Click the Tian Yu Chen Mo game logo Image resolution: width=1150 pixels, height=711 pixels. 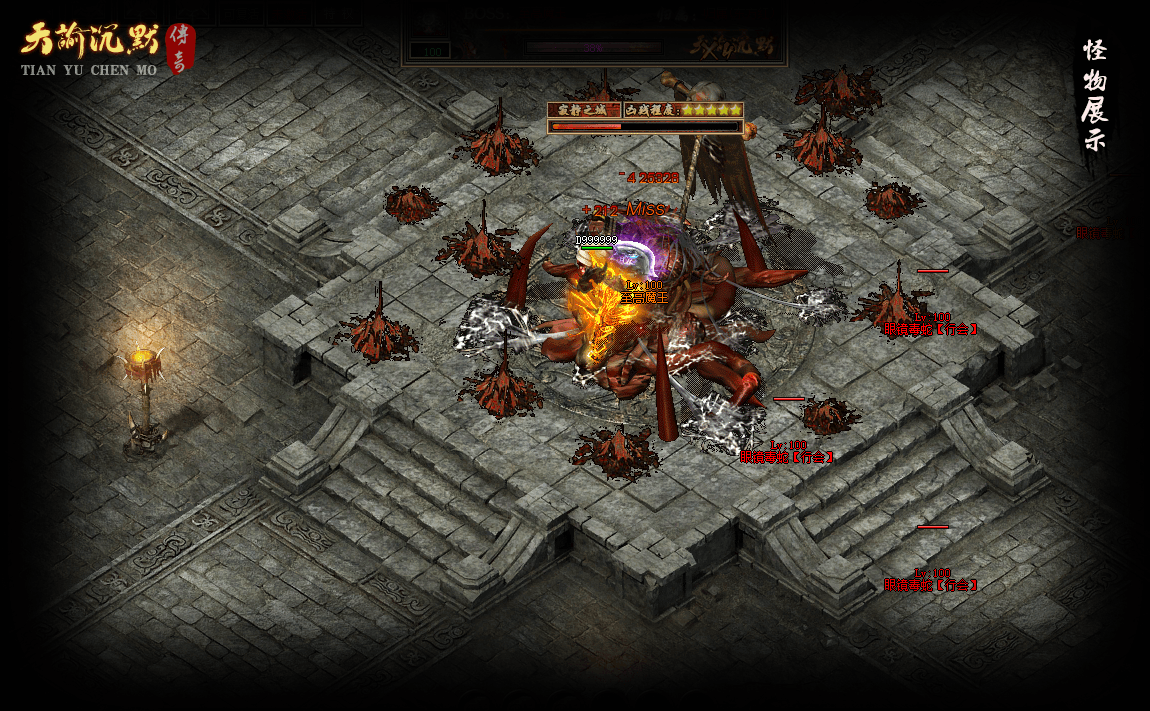point(105,49)
